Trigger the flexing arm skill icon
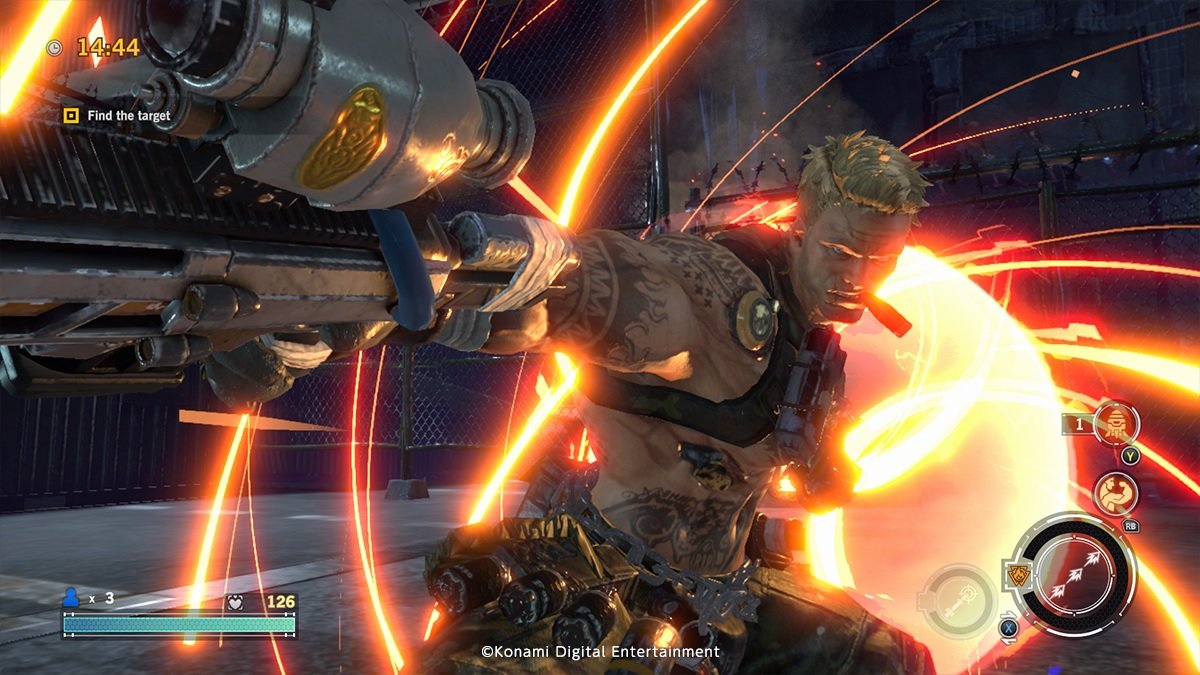Viewport: 1200px width, 675px height. tap(1115, 494)
